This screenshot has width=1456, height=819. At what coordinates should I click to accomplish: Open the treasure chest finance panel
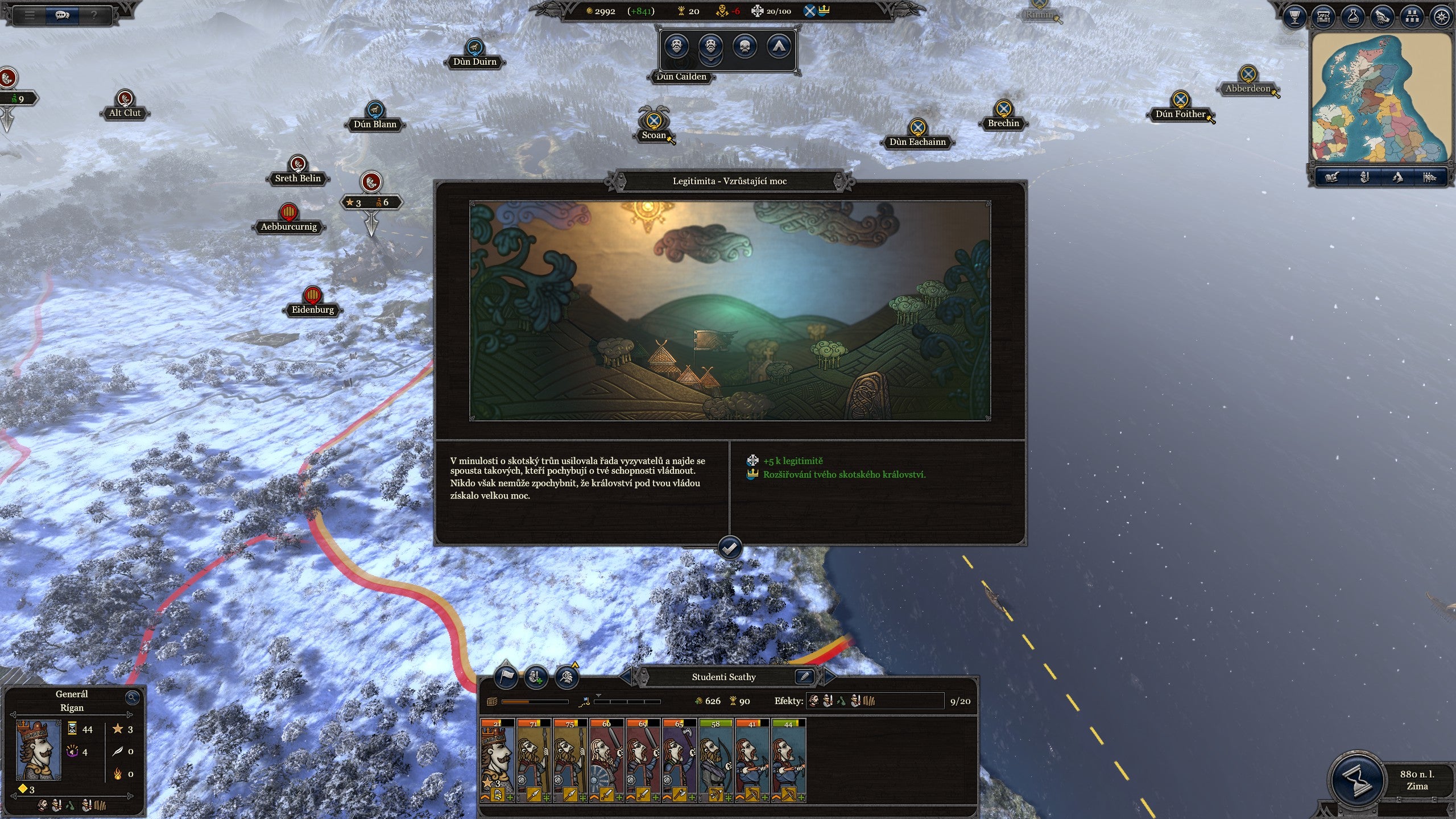point(1323,17)
